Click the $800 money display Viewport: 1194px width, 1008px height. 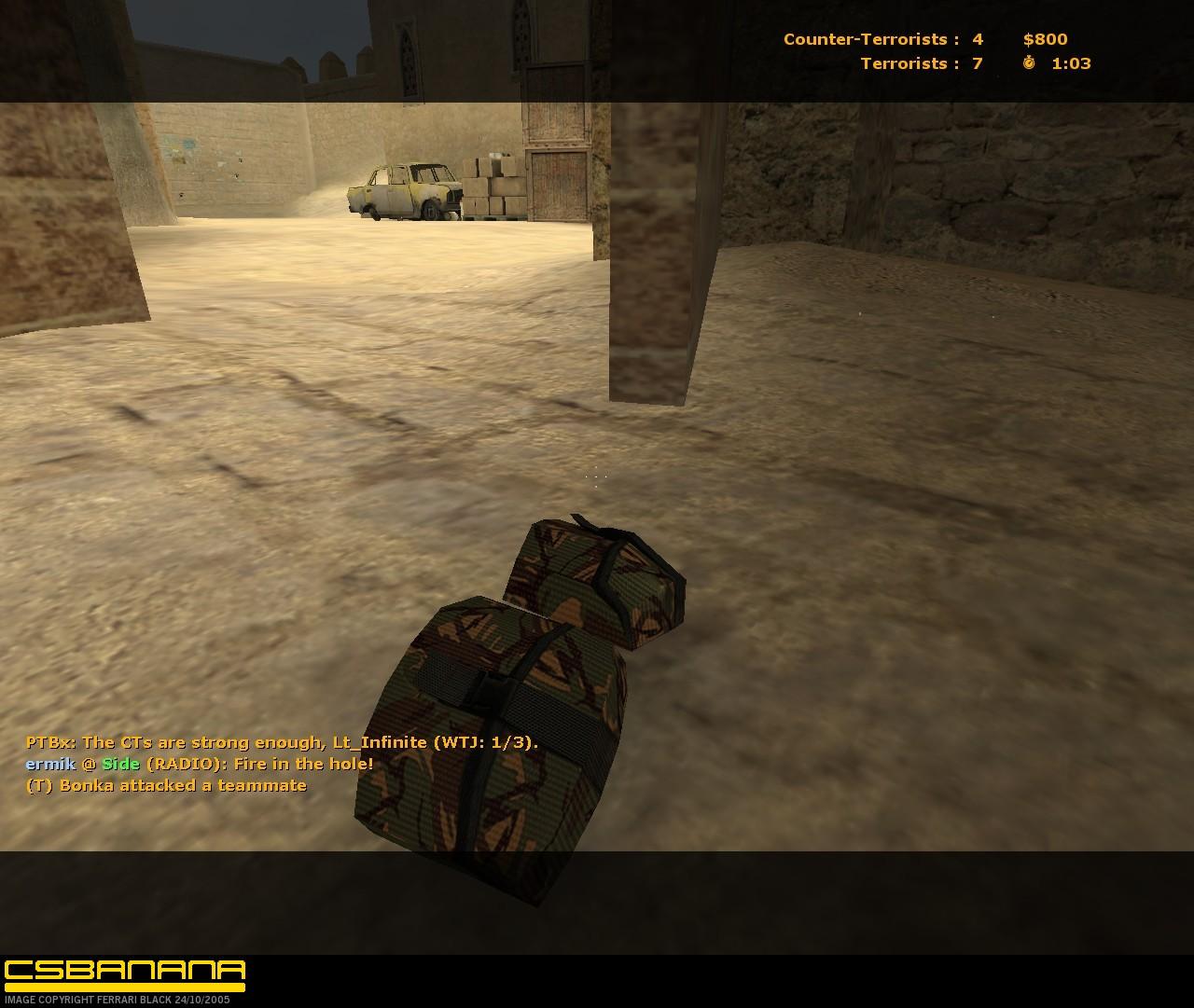pyautogui.click(x=1045, y=39)
